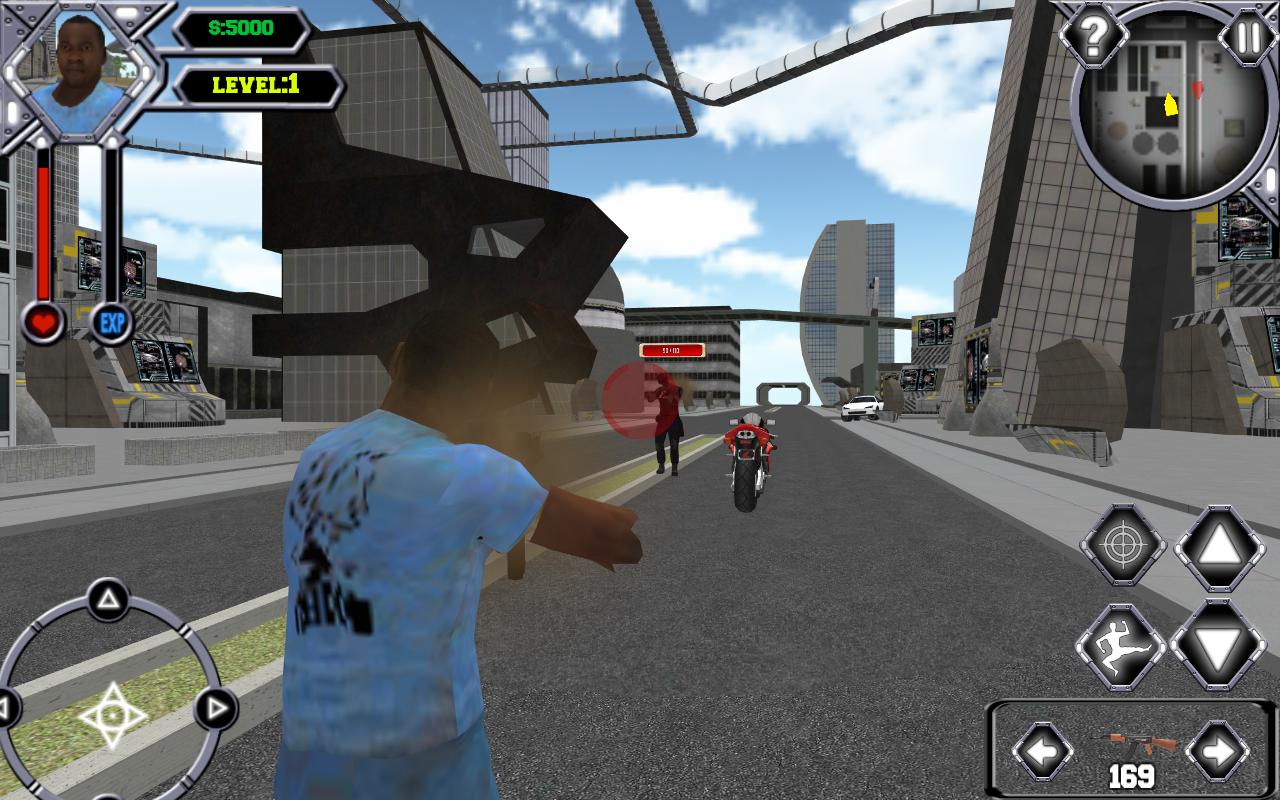Switch to the previous weapon

[1042, 750]
